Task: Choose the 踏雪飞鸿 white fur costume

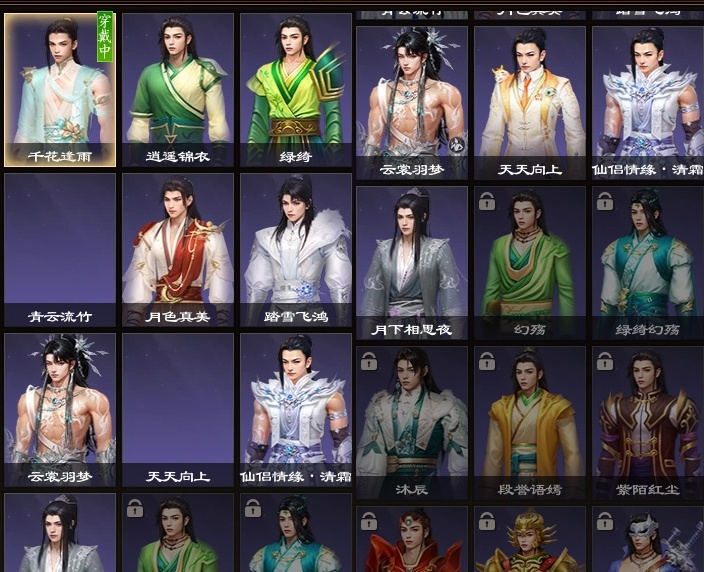Action: point(295,250)
